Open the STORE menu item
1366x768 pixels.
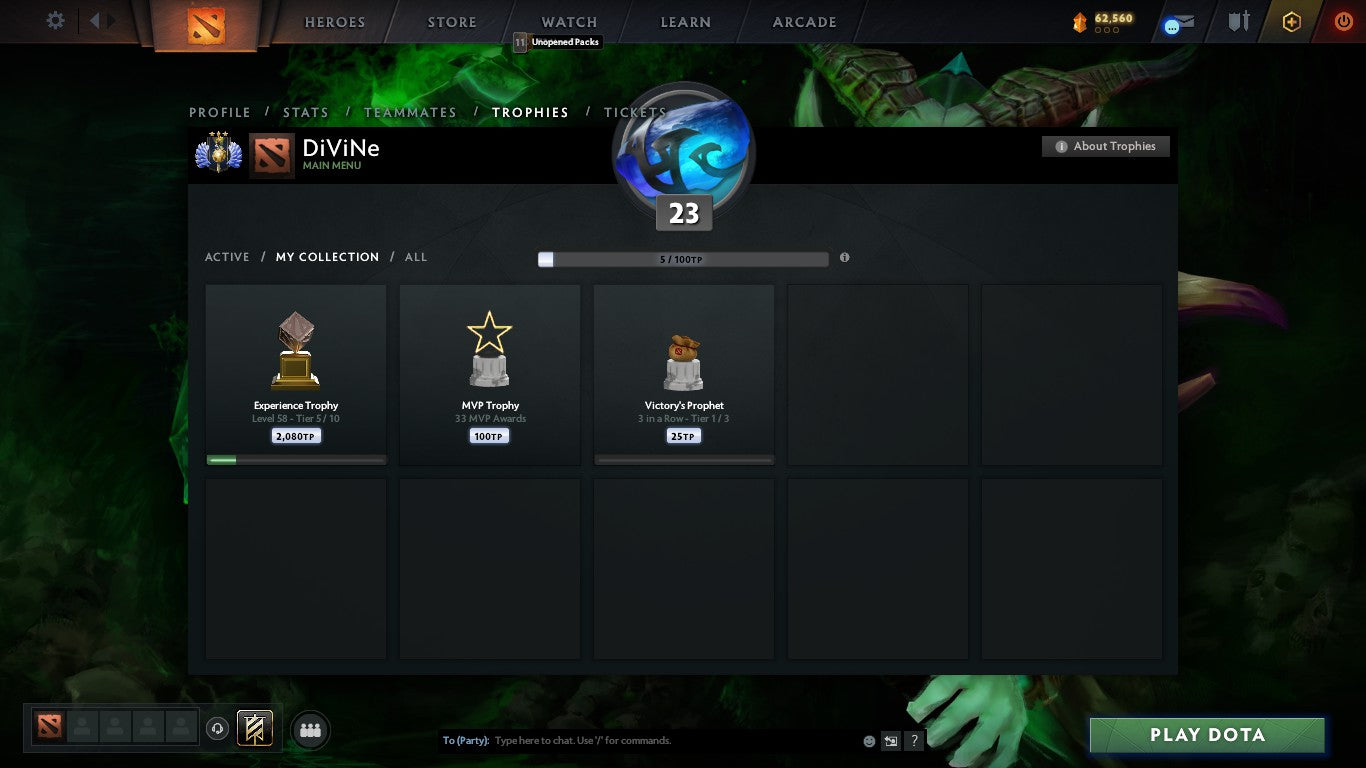coord(451,21)
